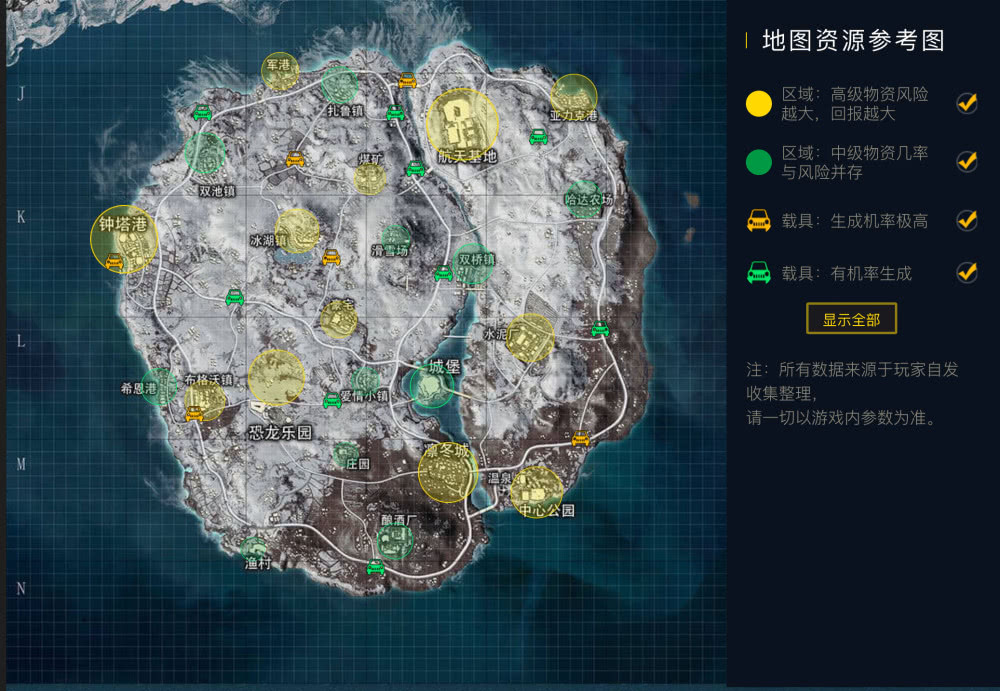Choose the 亚力克港 yellow zone marker
This screenshot has width=1000, height=691.
(574, 96)
